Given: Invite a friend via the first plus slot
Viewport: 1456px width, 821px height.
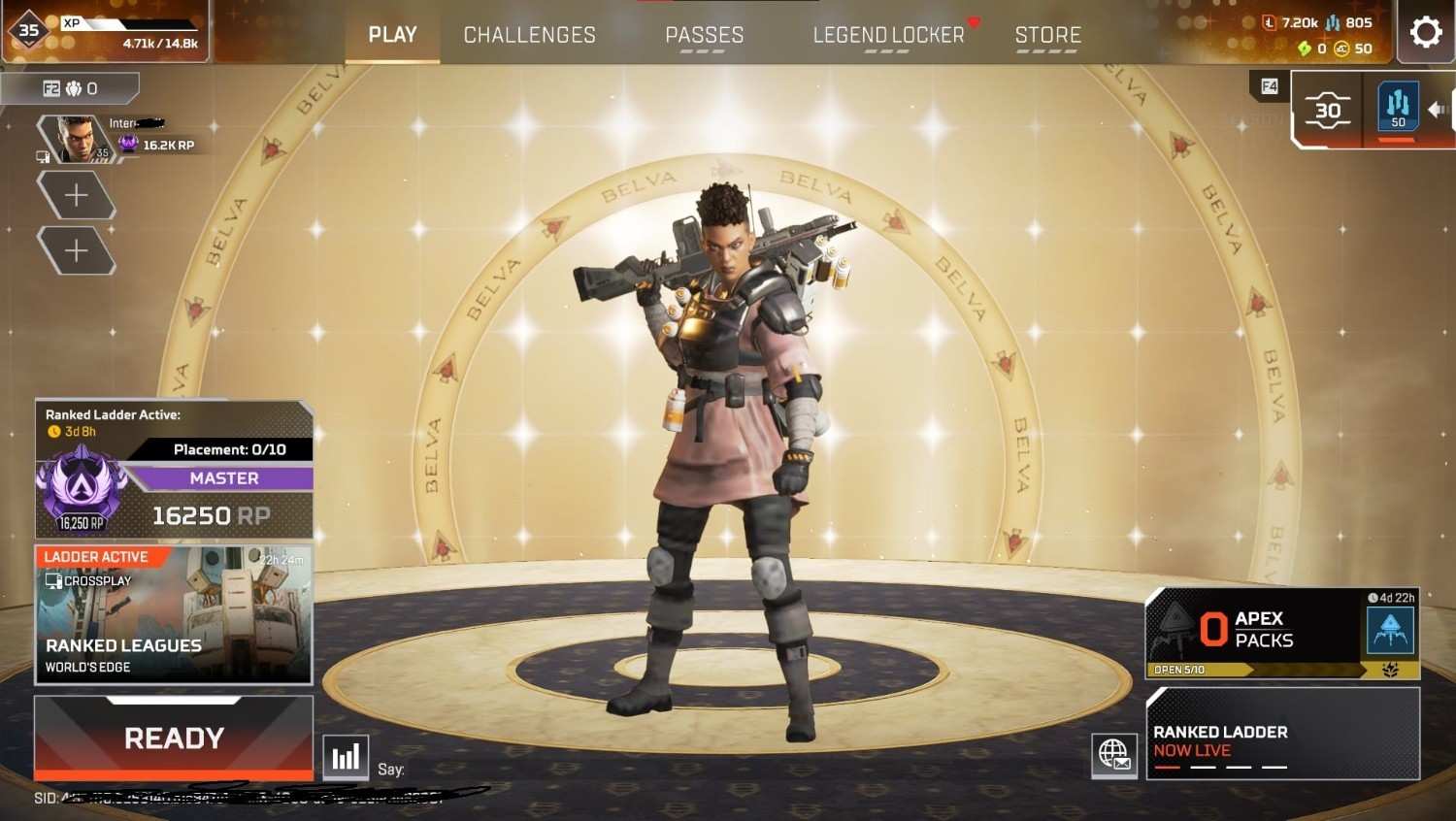Looking at the screenshot, I should (x=76, y=194).
